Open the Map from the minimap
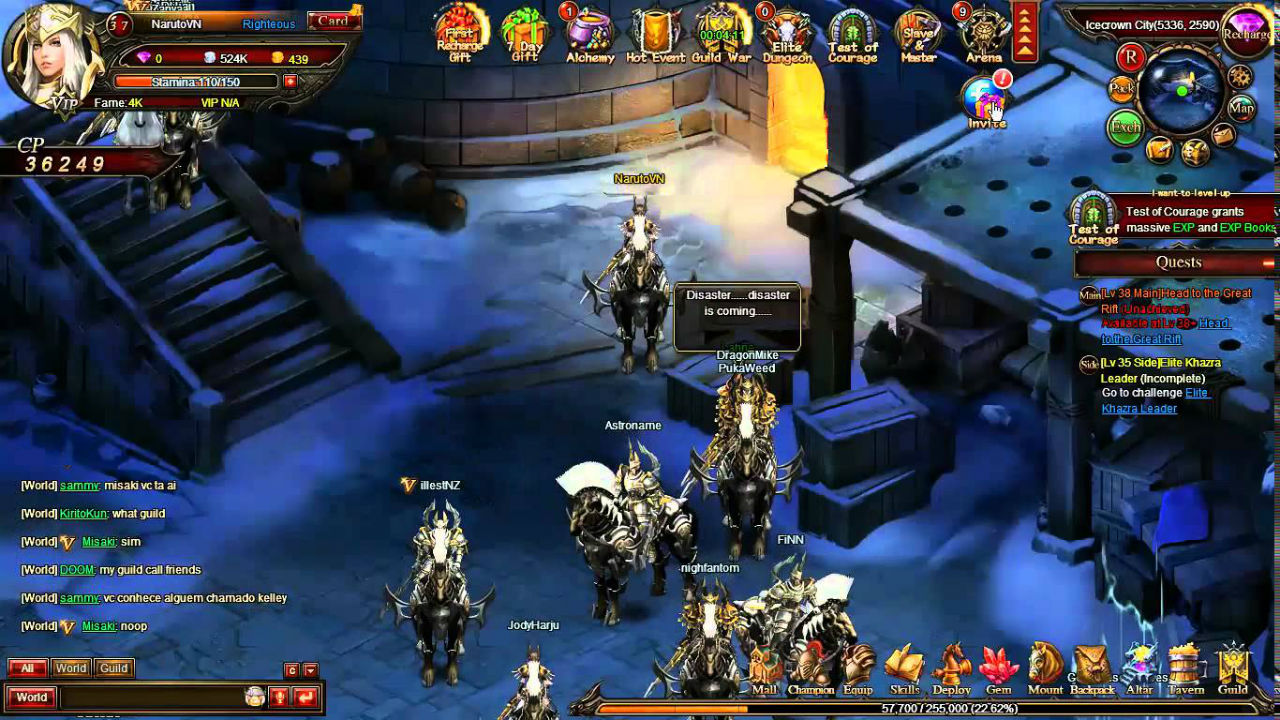Viewport: 1280px width, 720px height. coord(1241,108)
